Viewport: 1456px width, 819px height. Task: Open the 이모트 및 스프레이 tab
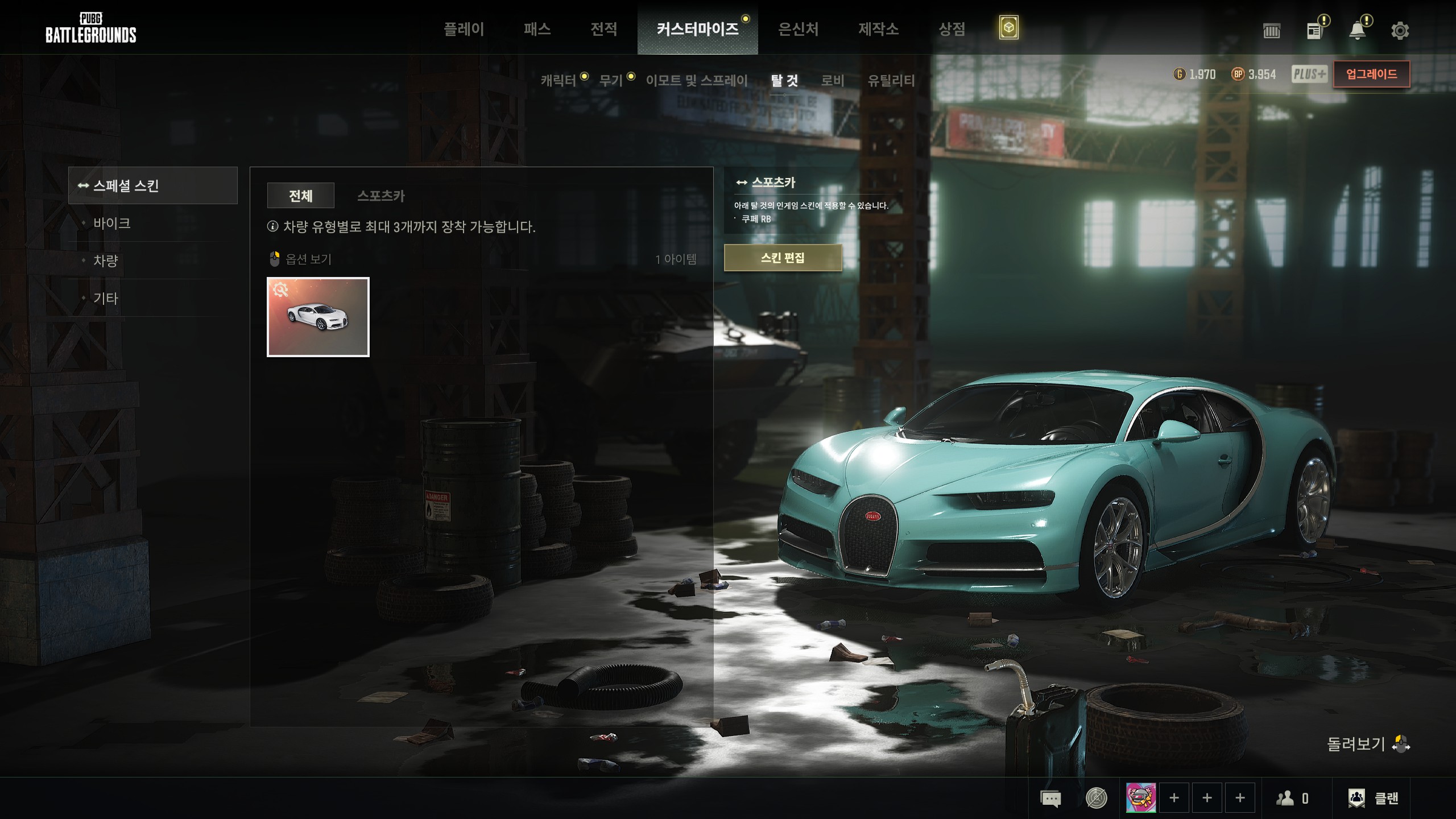click(x=697, y=81)
